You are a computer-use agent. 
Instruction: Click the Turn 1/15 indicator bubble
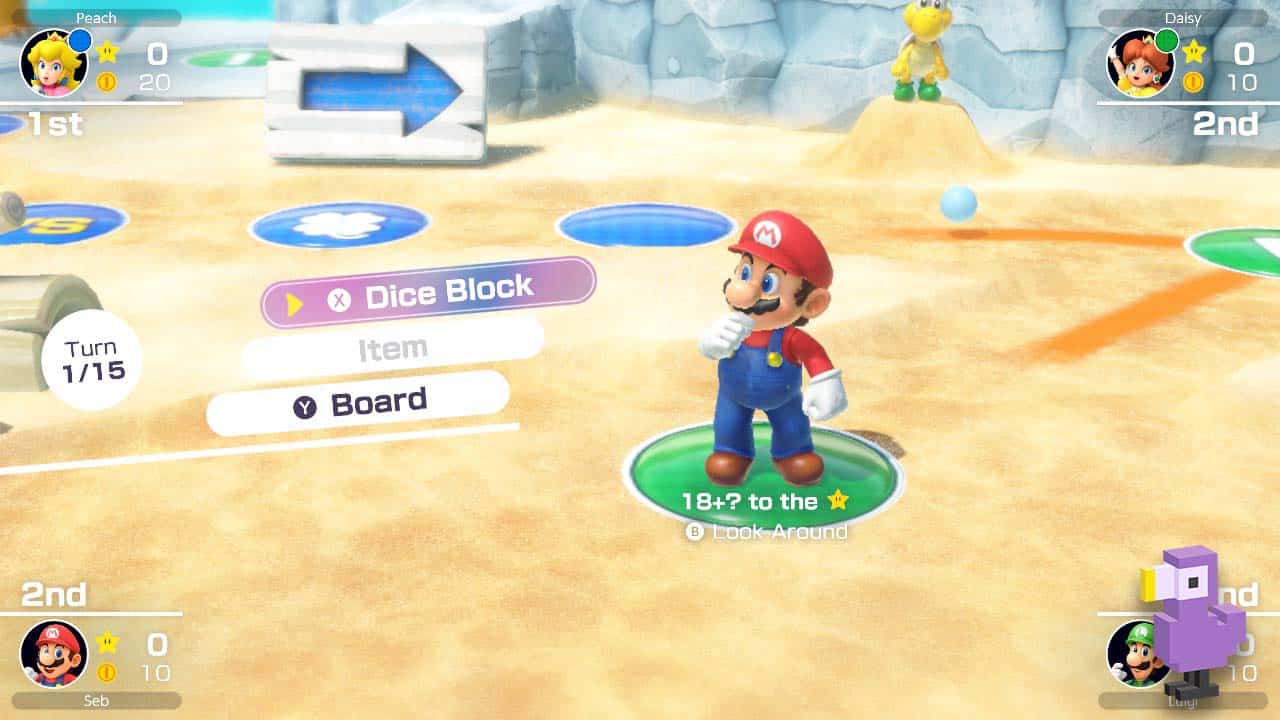click(92, 357)
